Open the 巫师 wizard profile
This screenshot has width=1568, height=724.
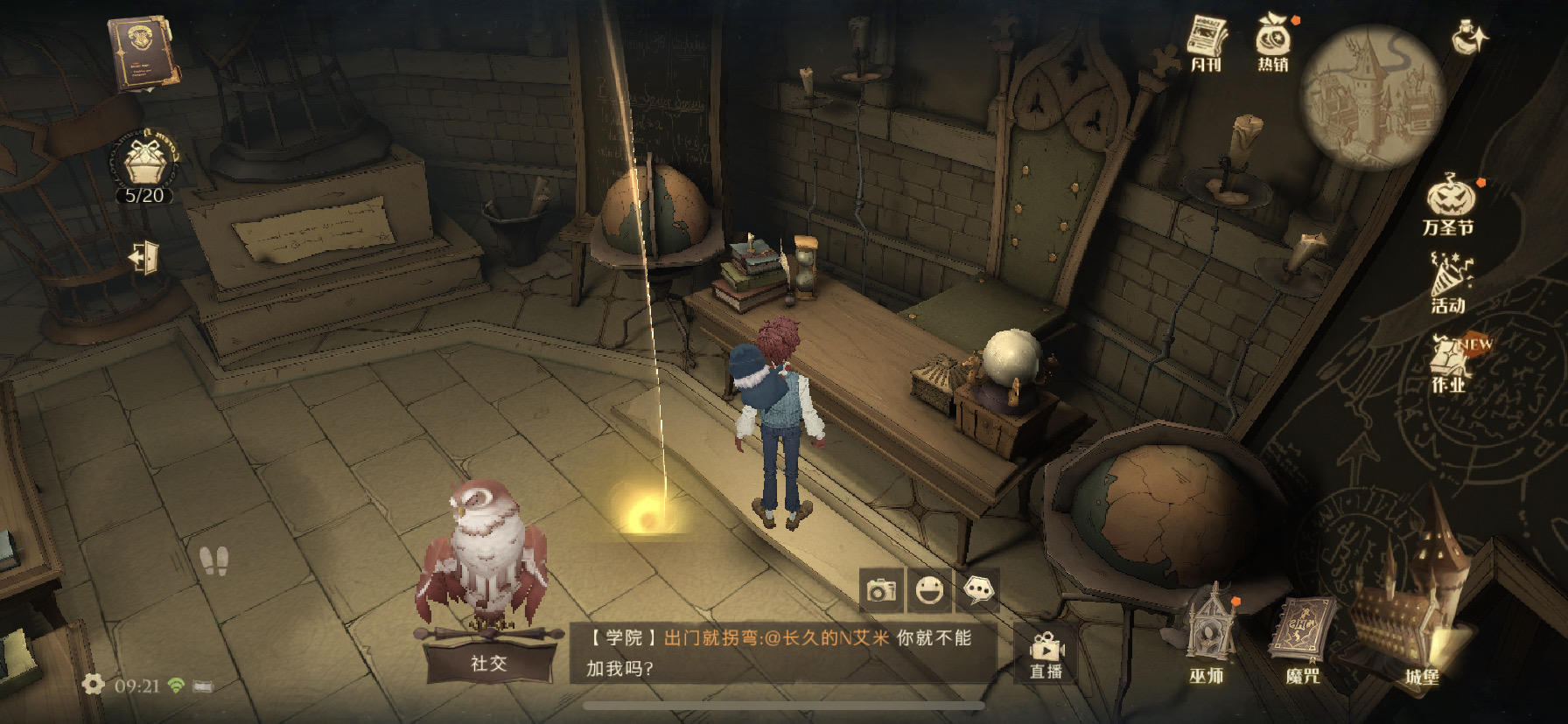point(1207,637)
